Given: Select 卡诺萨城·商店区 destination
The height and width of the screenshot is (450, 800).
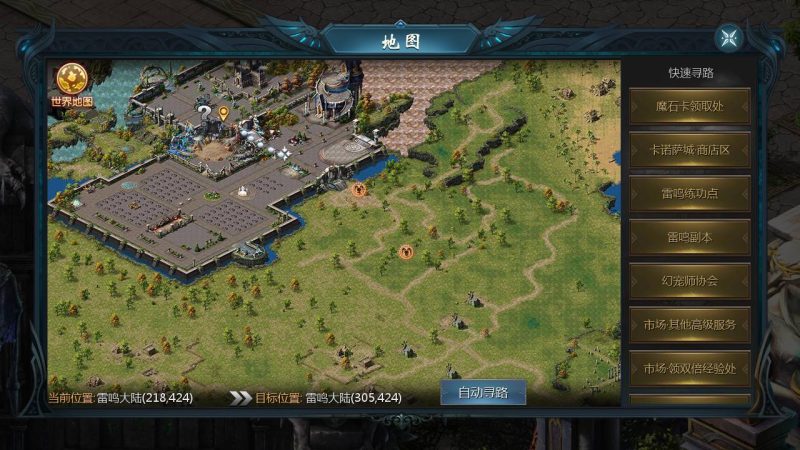Looking at the screenshot, I should [x=689, y=149].
